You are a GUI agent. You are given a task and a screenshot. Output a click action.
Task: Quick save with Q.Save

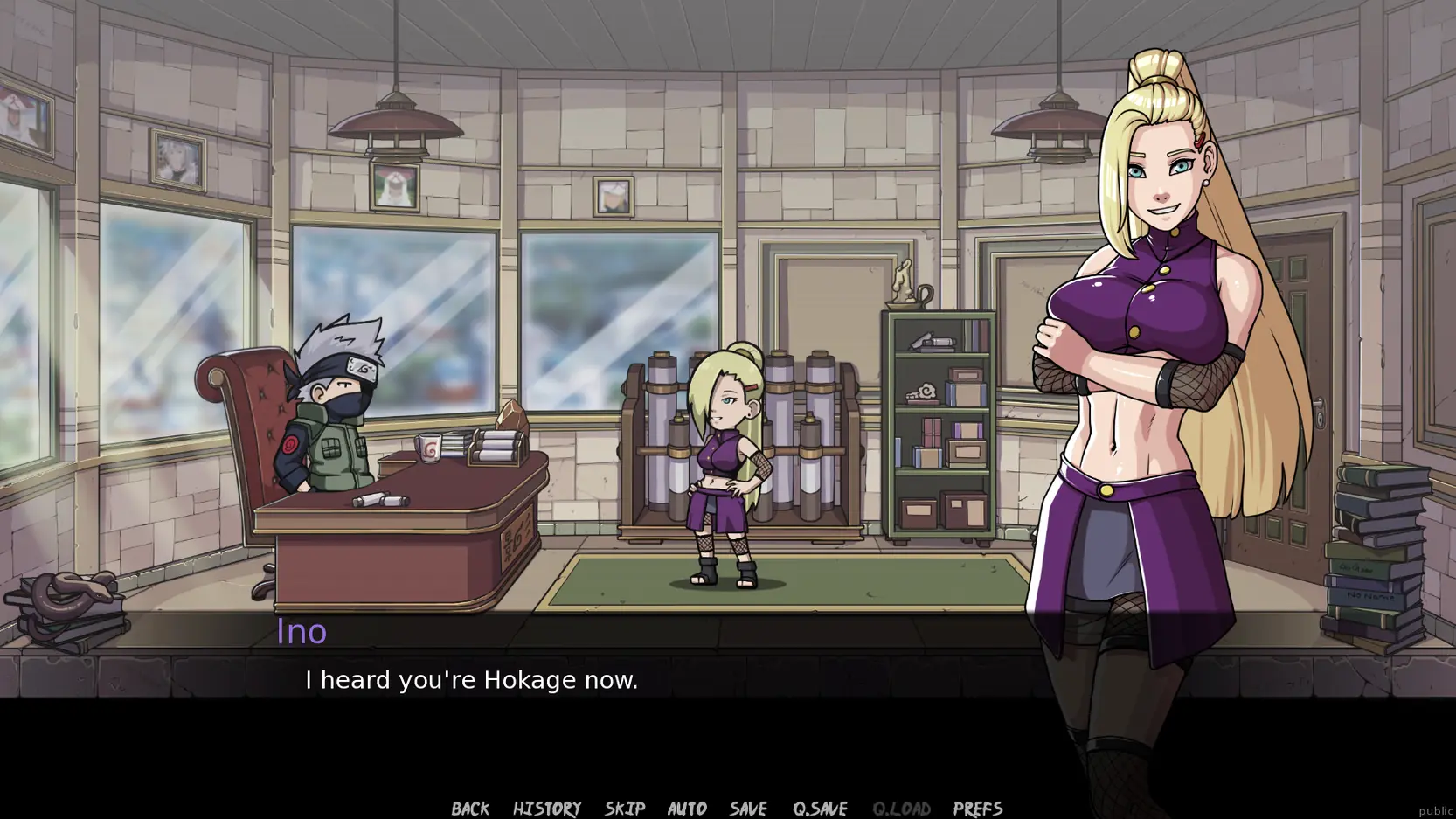pyautogui.click(x=819, y=808)
